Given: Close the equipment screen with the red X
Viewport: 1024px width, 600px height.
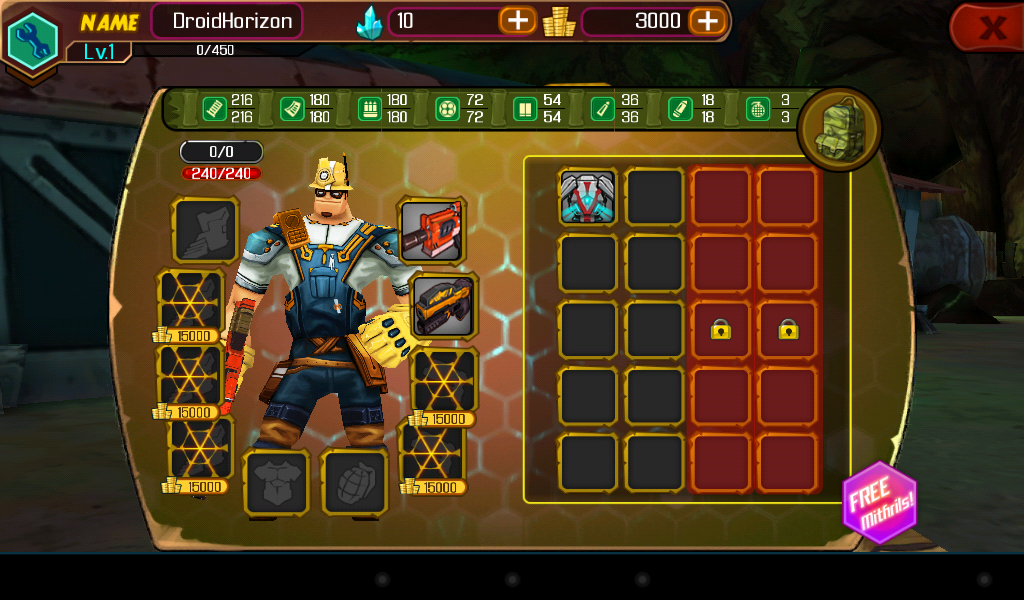Looking at the screenshot, I should 990,27.
